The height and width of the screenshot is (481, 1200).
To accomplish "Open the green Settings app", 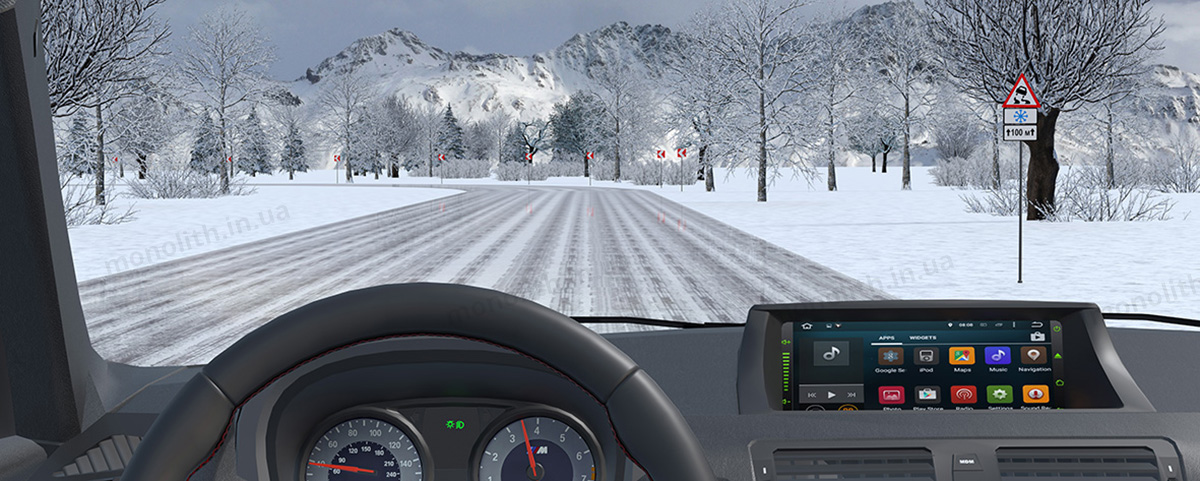I will tap(999, 394).
